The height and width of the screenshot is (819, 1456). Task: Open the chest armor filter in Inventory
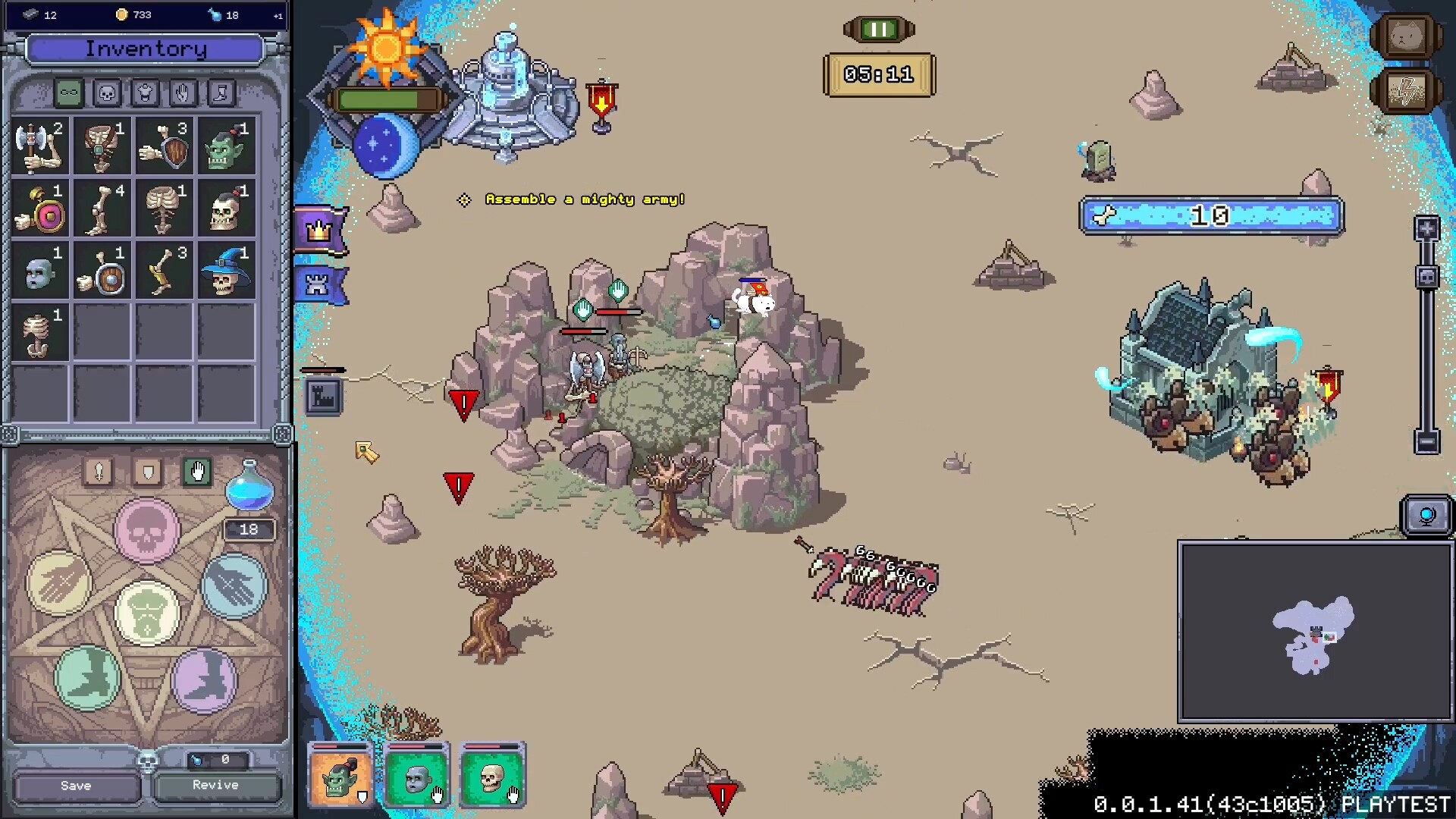144,93
